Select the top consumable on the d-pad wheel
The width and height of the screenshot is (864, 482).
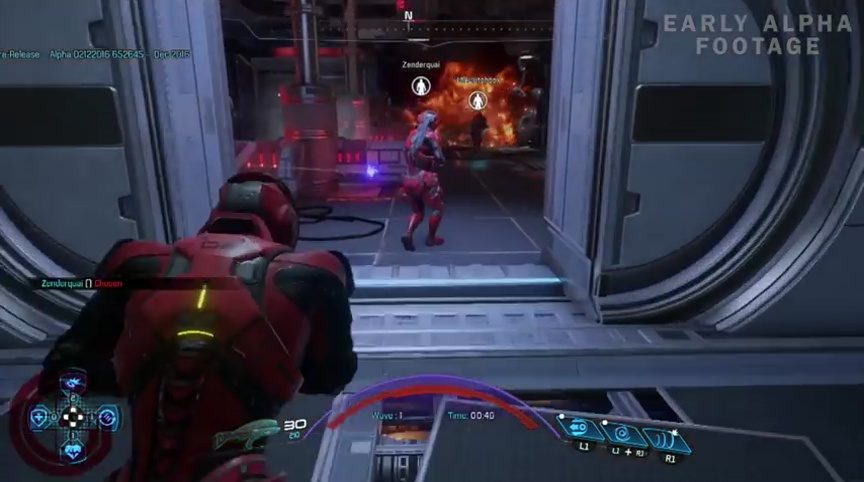pos(72,385)
